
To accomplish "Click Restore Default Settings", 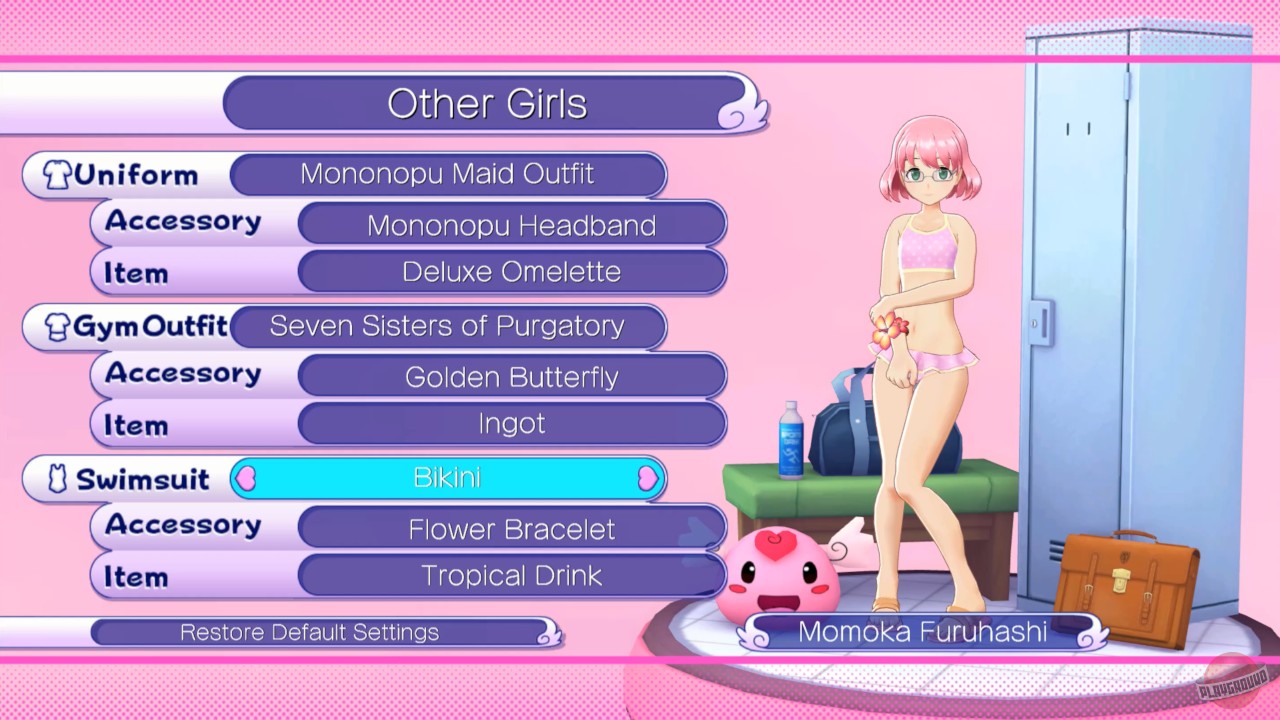I will [309, 631].
